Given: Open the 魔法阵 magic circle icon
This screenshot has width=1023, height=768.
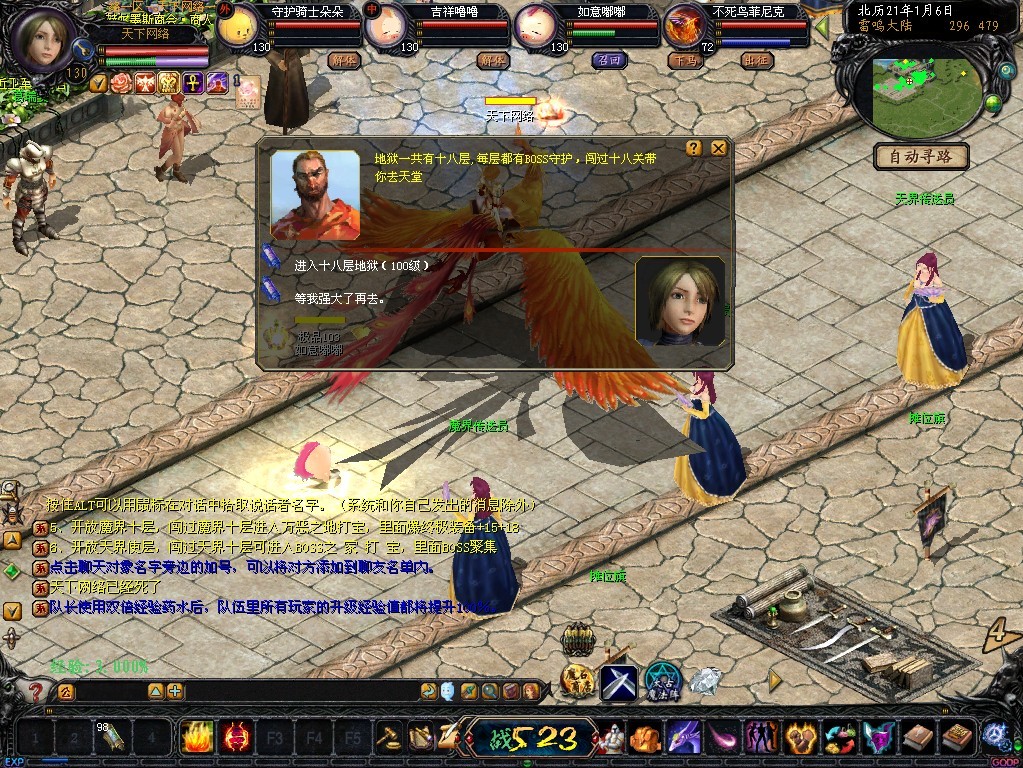Looking at the screenshot, I should click(x=662, y=680).
